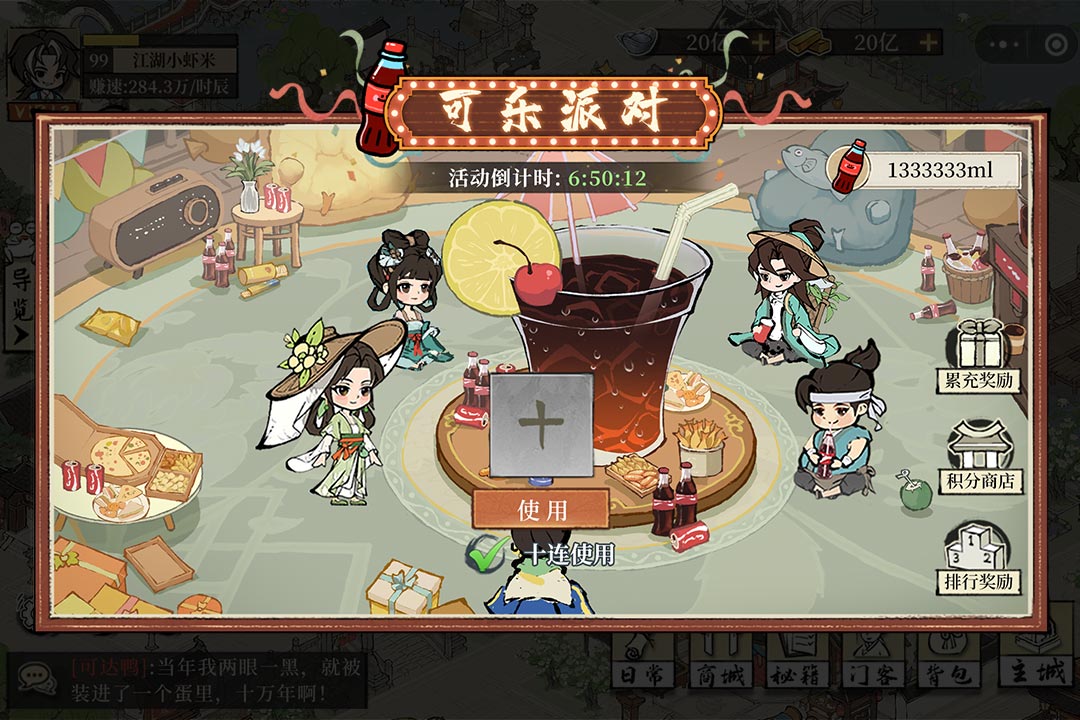The image size is (1080, 720).
Task: Add silver ingots with the plus button
Action: [761, 42]
